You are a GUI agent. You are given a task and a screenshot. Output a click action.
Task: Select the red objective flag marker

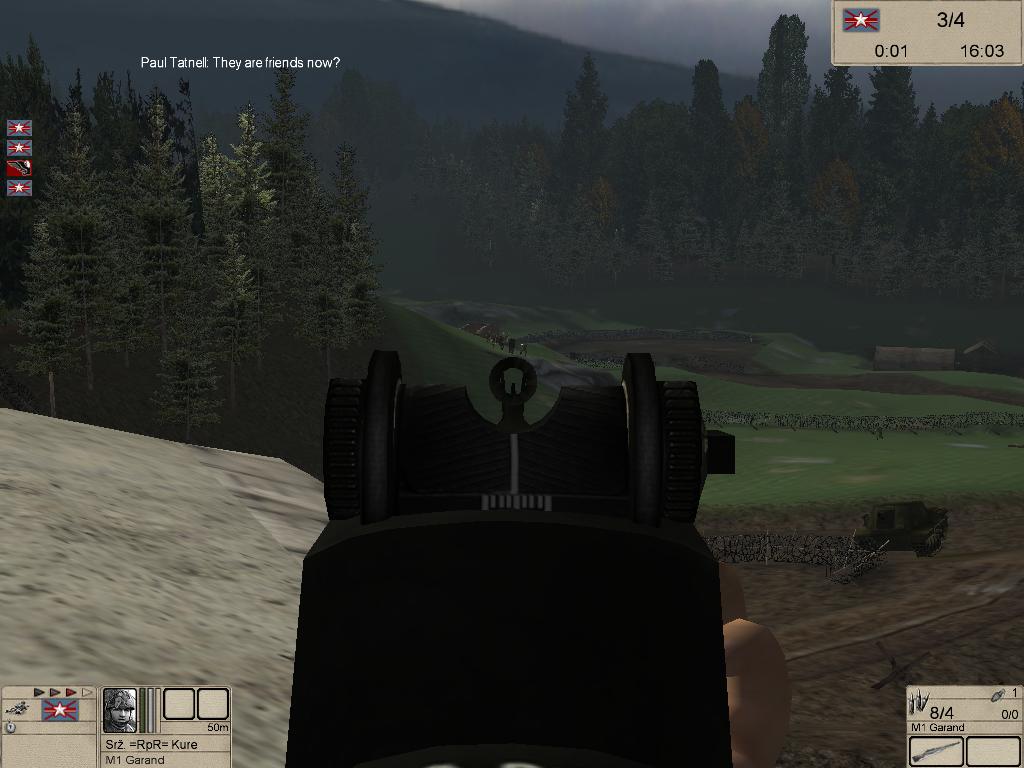pos(19,168)
